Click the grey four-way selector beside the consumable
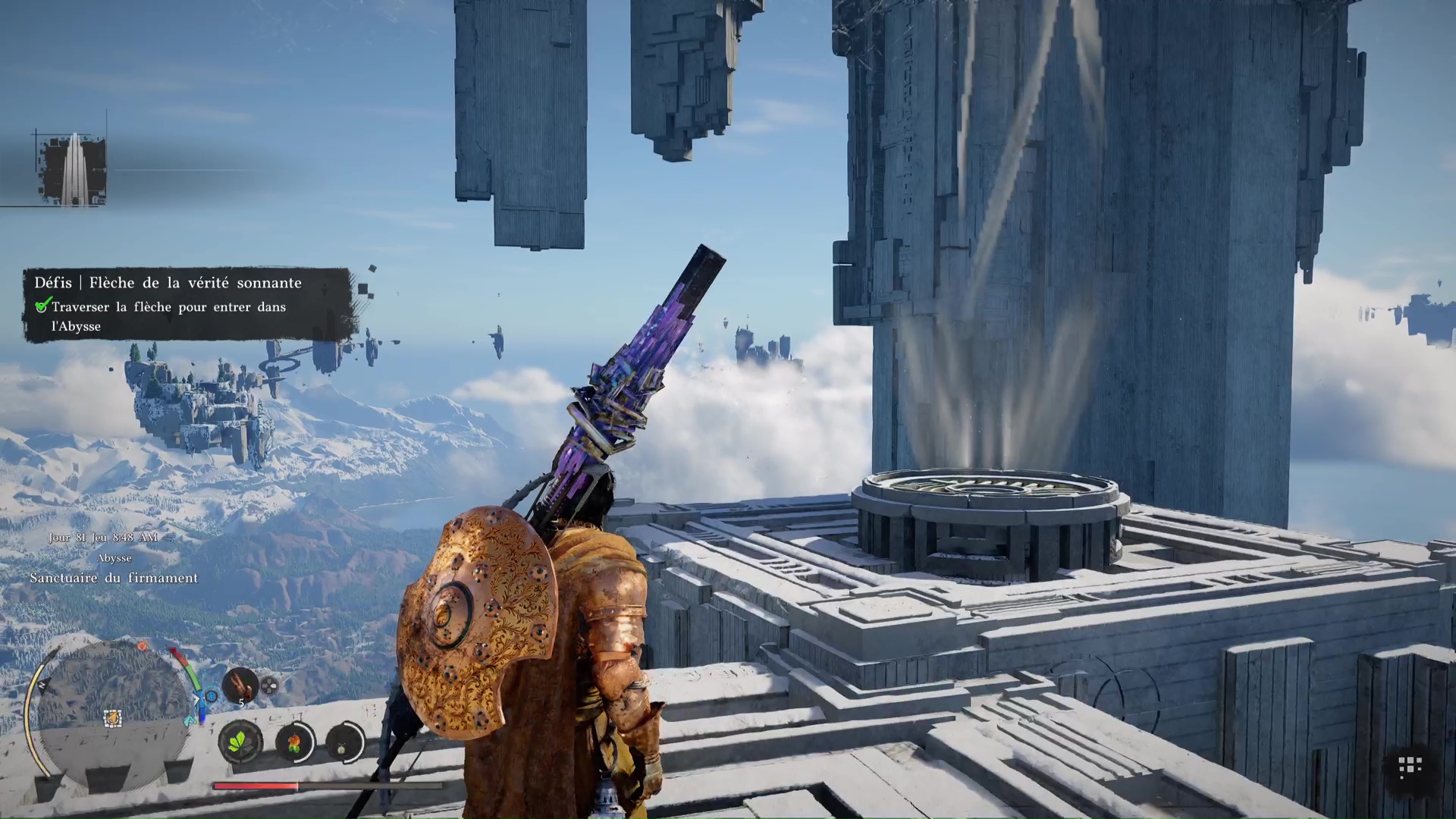This screenshot has width=1456, height=819. (269, 687)
